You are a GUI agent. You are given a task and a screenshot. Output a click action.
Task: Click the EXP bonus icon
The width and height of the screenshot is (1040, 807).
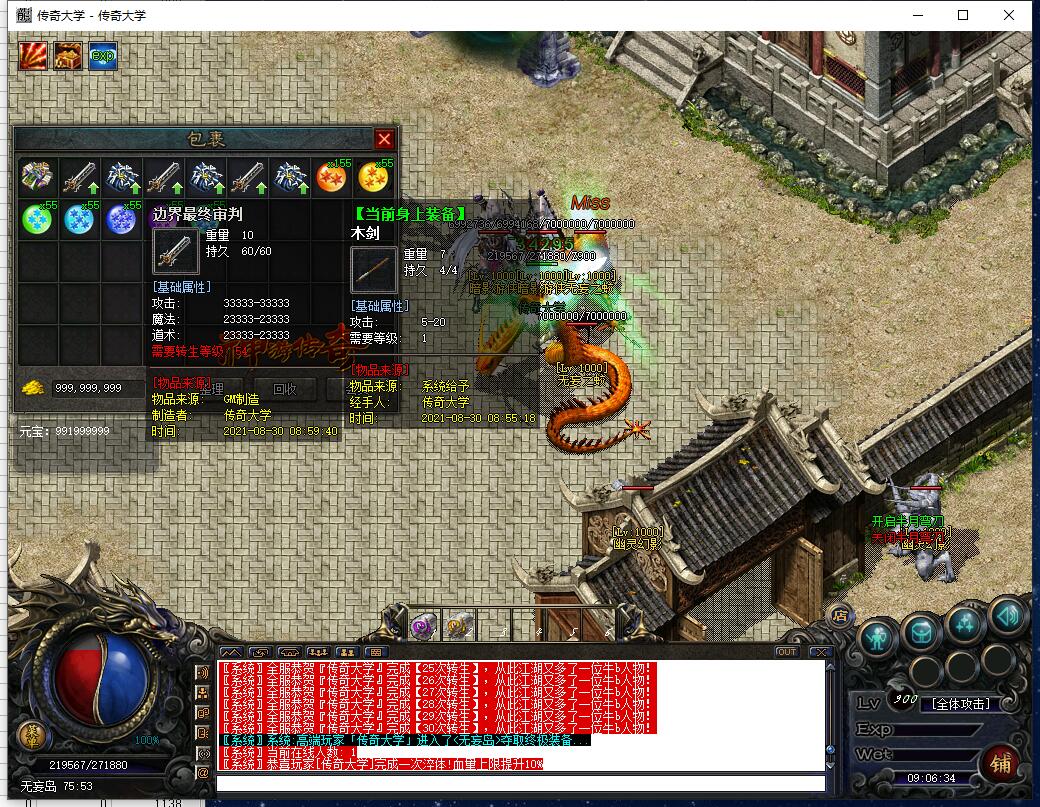point(102,56)
